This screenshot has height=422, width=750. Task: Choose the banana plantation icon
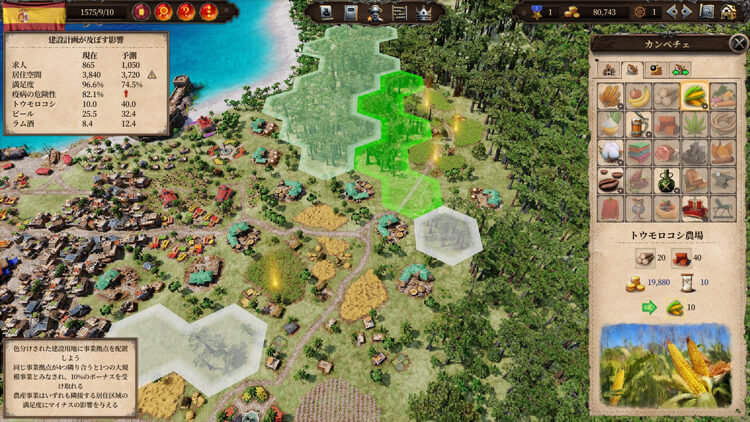(x=638, y=95)
